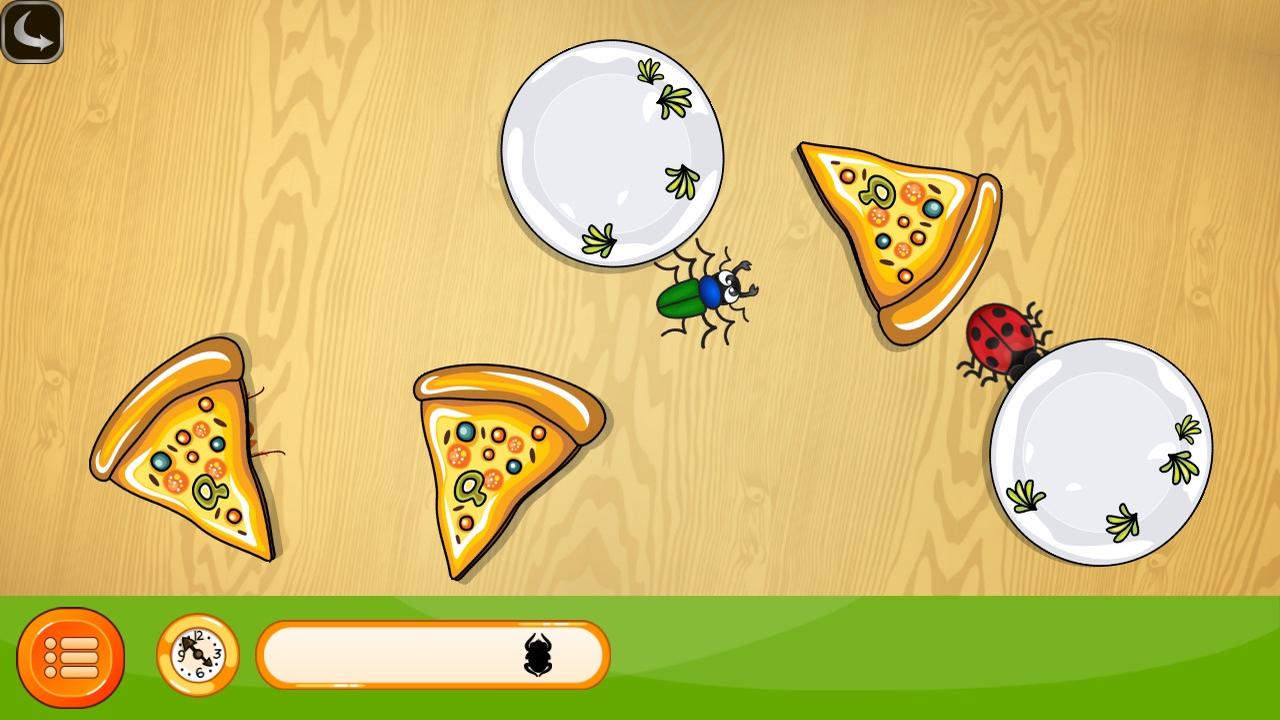
Task: Tap the beetle's antennae
Action: (745, 268)
